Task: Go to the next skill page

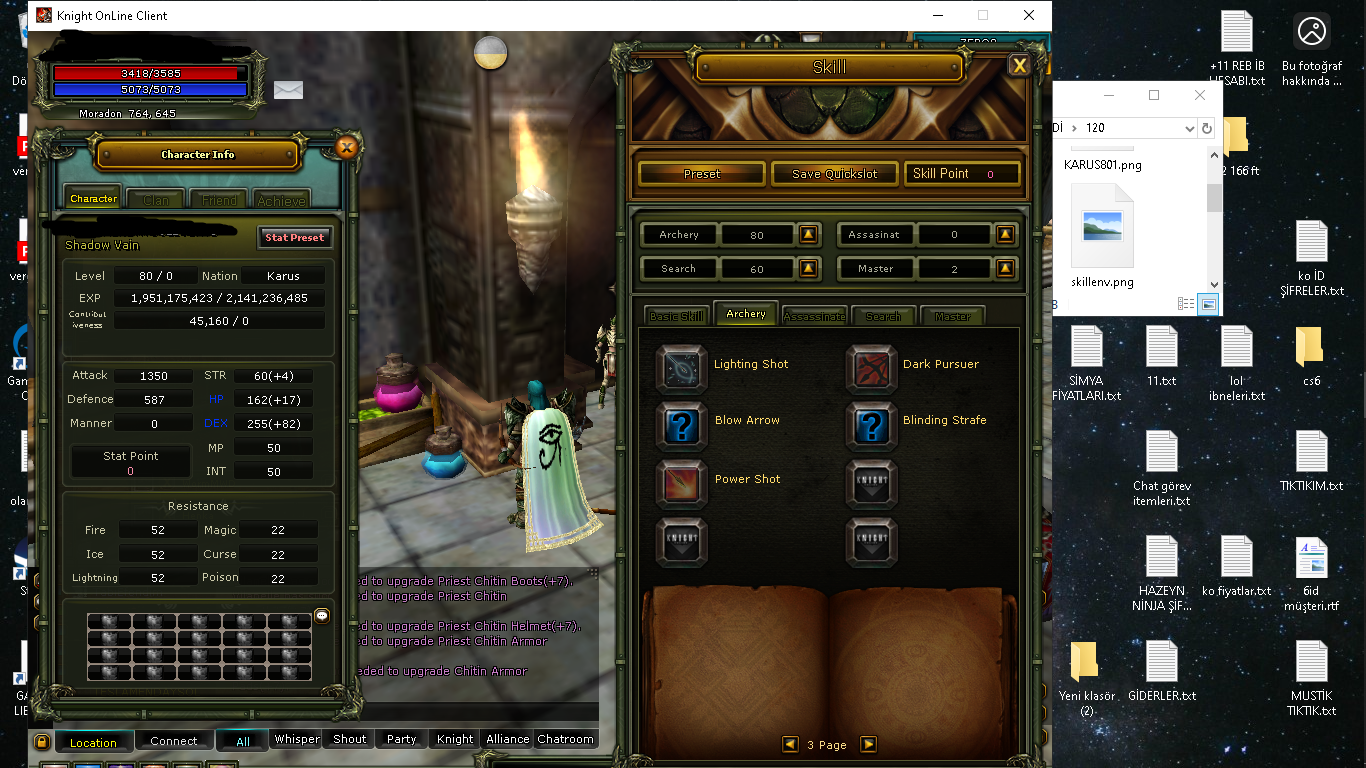Action: pyautogui.click(x=868, y=744)
